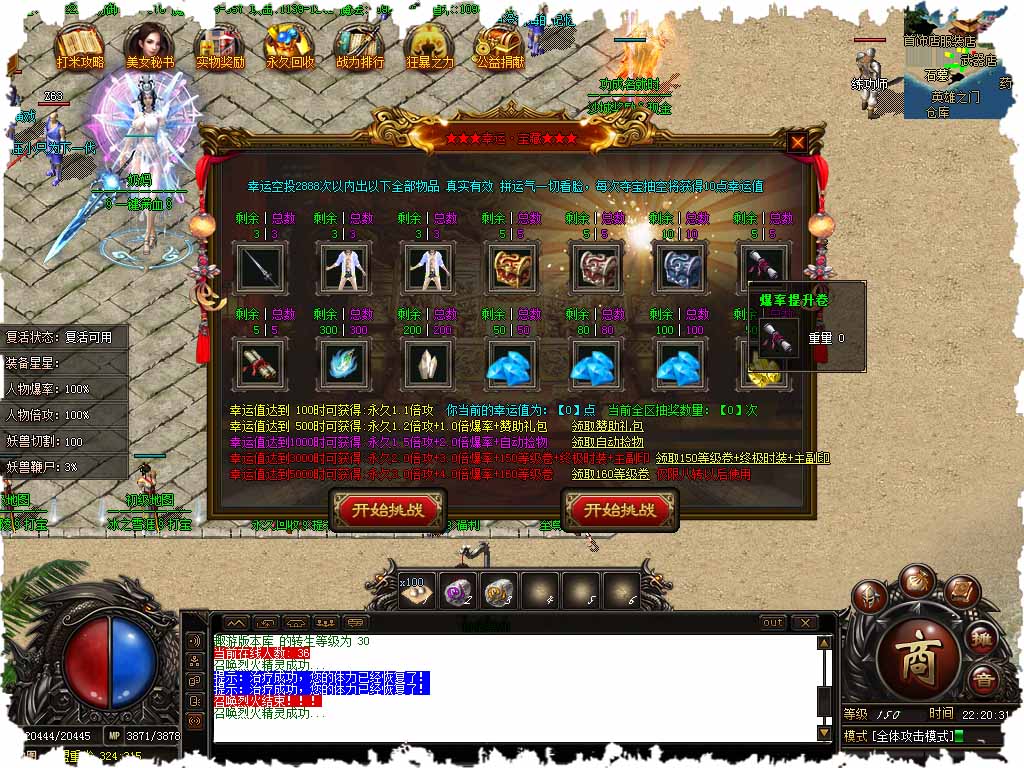Screen dimensions: 1024x768
Task: Open the 实物奖励 rewards icon
Action: tap(220, 46)
